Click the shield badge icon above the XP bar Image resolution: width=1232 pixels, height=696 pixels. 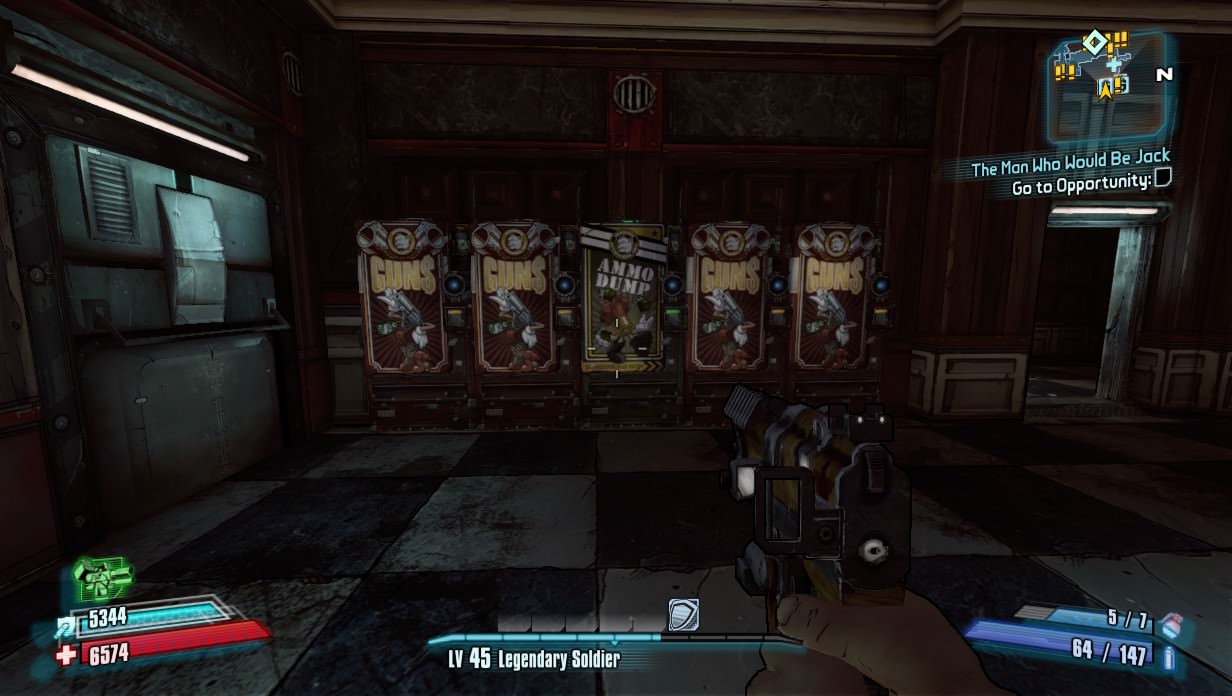682,614
